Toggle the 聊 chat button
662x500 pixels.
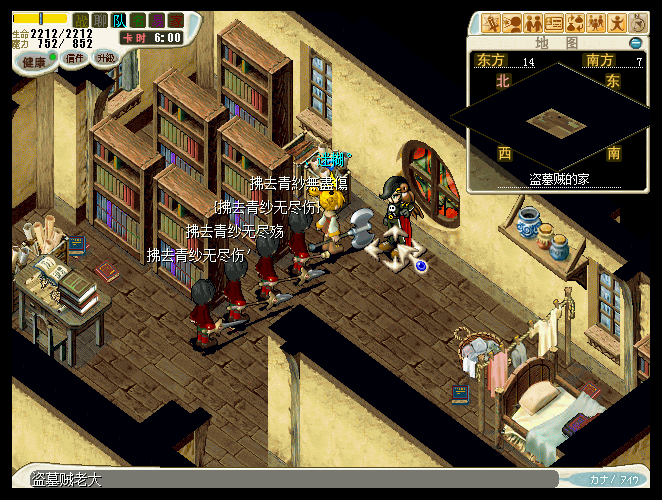tap(100, 20)
